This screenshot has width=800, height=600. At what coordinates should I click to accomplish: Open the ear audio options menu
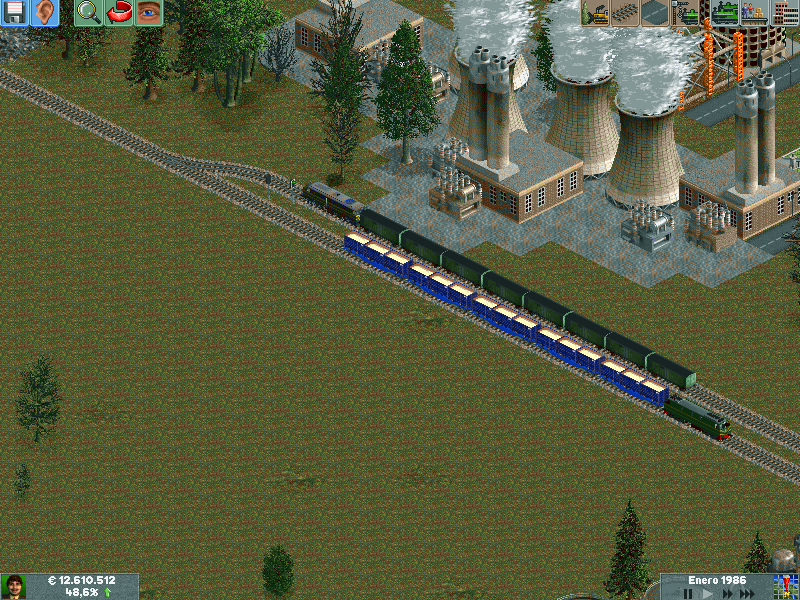coord(45,13)
